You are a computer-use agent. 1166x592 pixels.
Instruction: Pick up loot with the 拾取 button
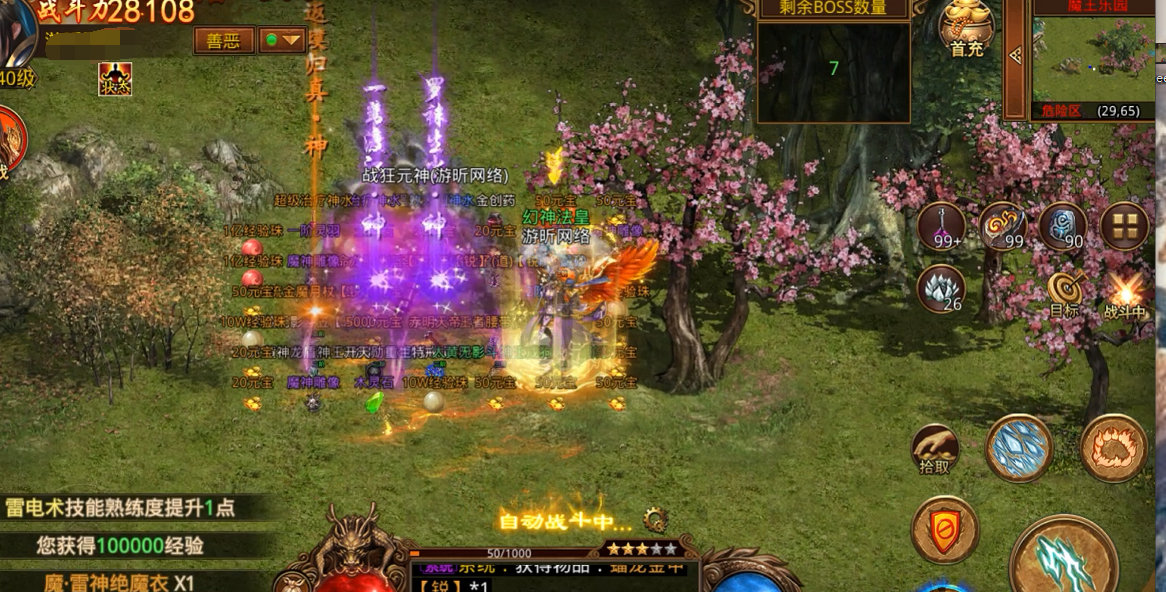point(935,448)
